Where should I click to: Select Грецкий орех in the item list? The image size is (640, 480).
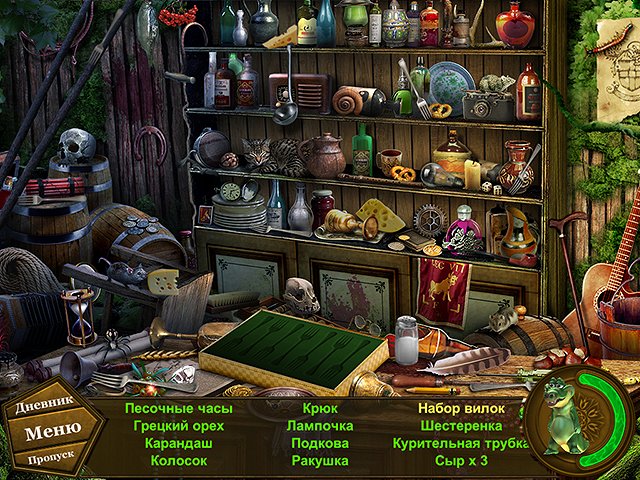tap(179, 425)
